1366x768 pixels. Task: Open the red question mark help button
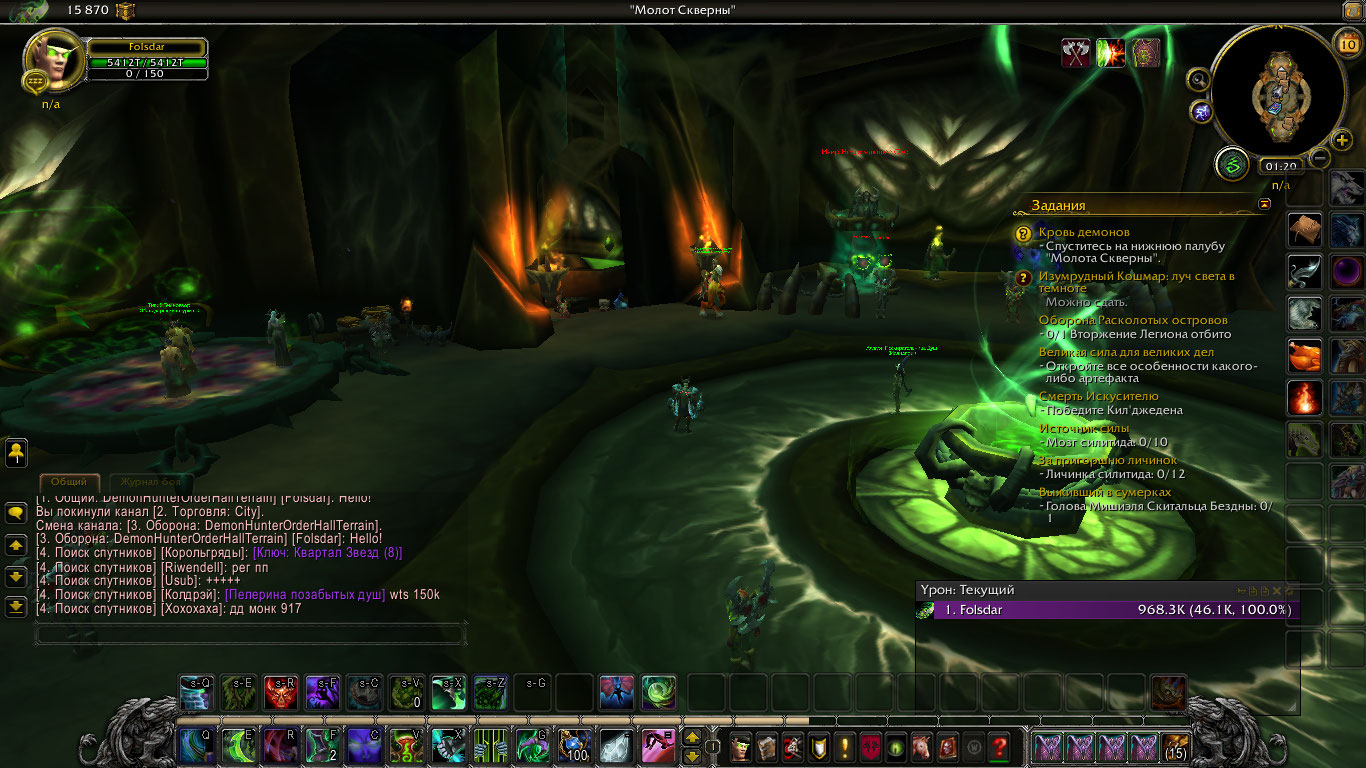(x=999, y=746)
